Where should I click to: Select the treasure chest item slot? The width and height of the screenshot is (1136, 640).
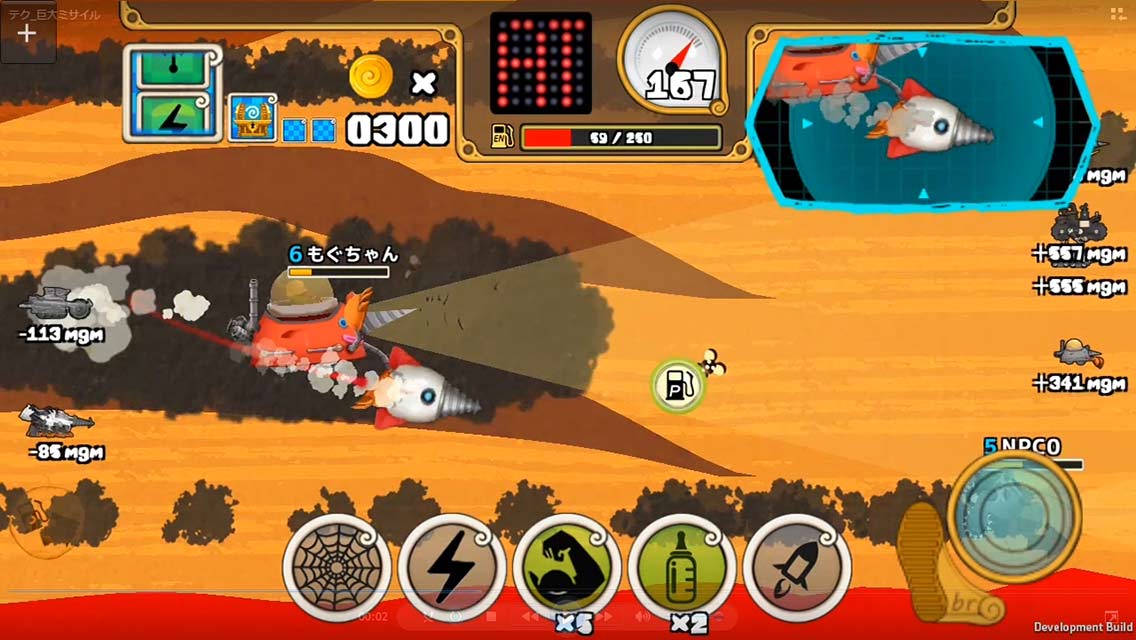point(252,119)
